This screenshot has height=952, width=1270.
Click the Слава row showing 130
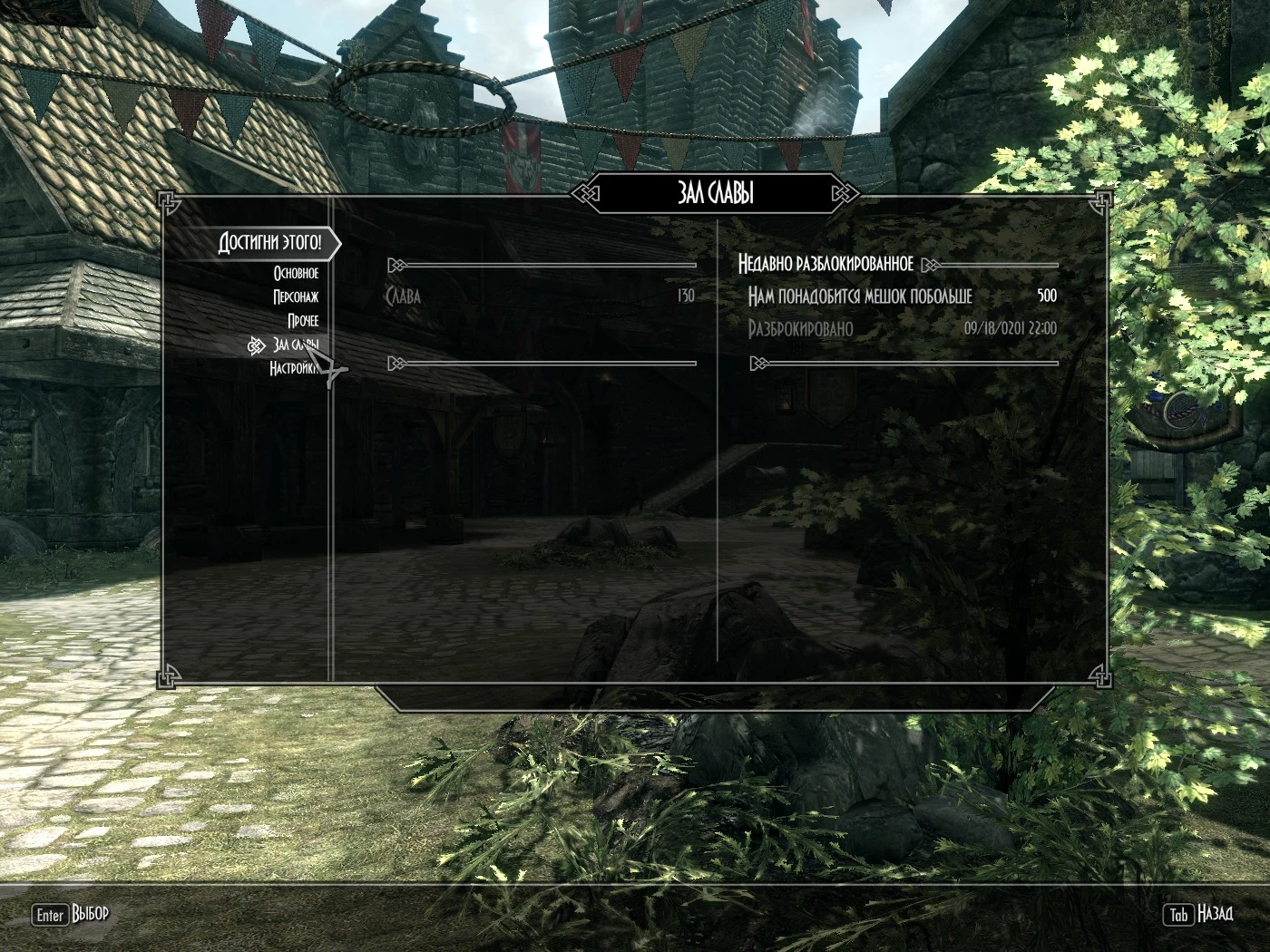tap(539, 296)
